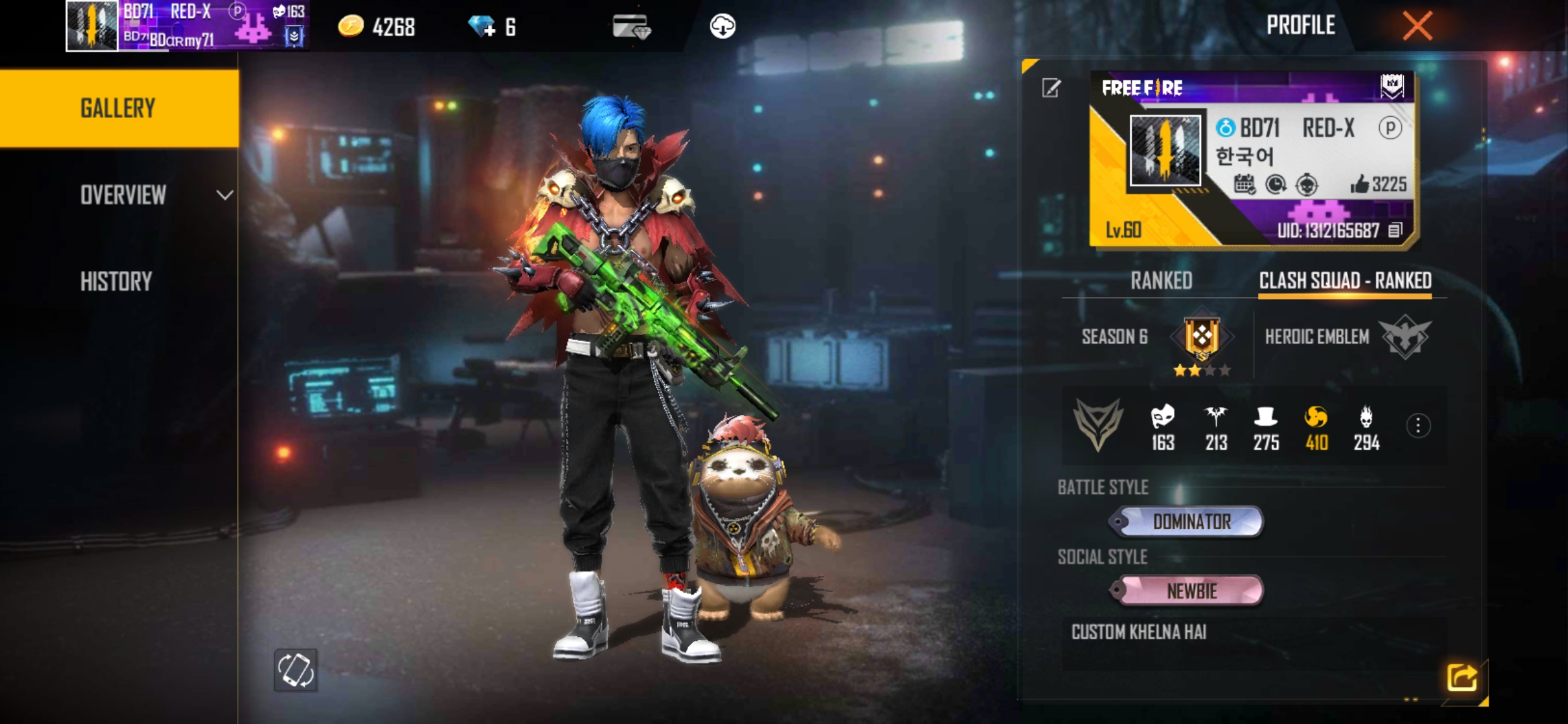Share the profile using the yellow arrow
This screenshot has width=1568, height=724.
(1461, 677)
